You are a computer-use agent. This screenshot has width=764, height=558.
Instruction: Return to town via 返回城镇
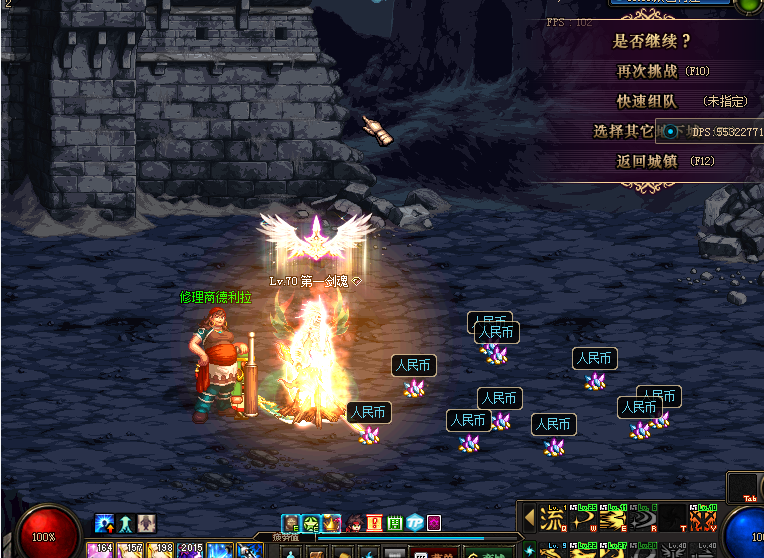tap(645, 161)
